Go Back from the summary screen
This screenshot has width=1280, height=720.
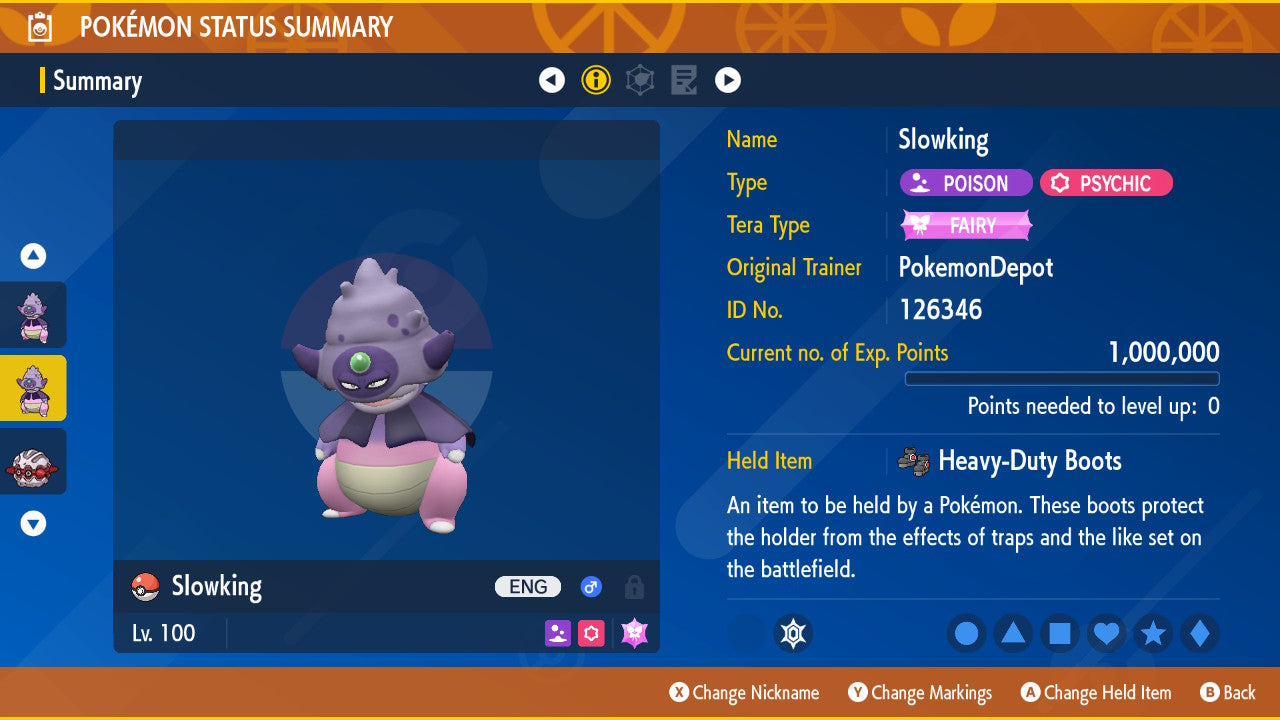pyautogui.click(x=1228, y=693)
